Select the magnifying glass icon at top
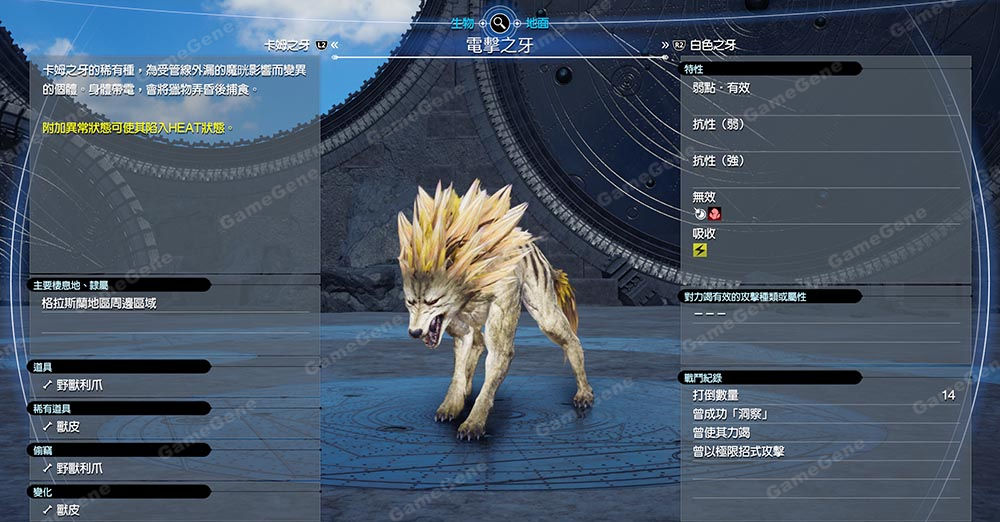This screenshot has width=1000, height=522. point(500,22)
